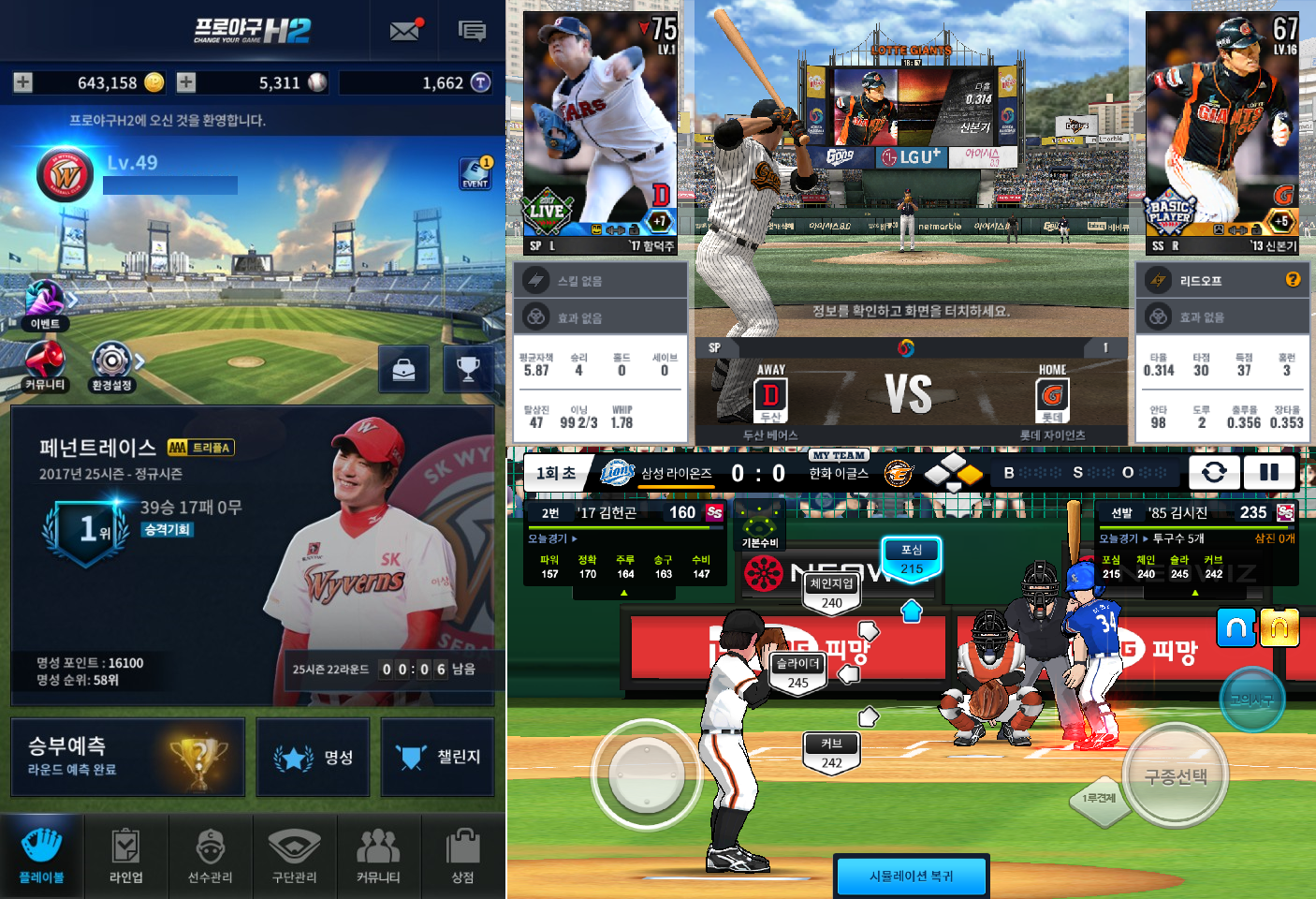Open the briefcase button
The height and width of the screenshot is (899, 1316).
(403, 370)
